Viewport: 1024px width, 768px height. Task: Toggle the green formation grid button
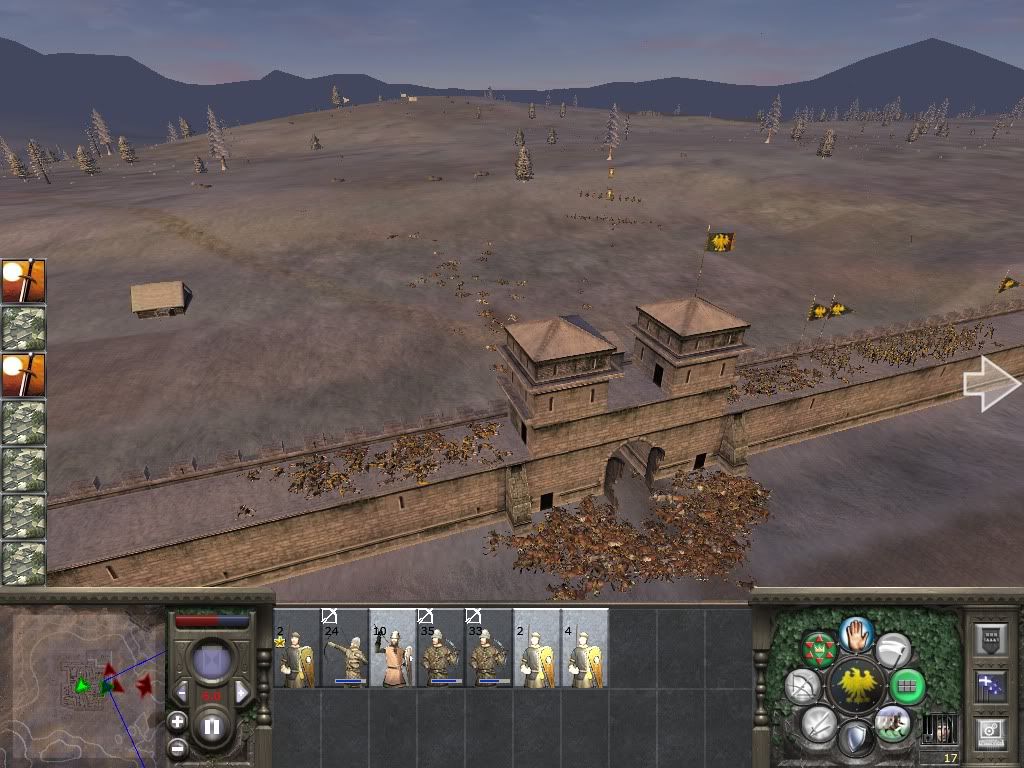(x=907, y=686)
